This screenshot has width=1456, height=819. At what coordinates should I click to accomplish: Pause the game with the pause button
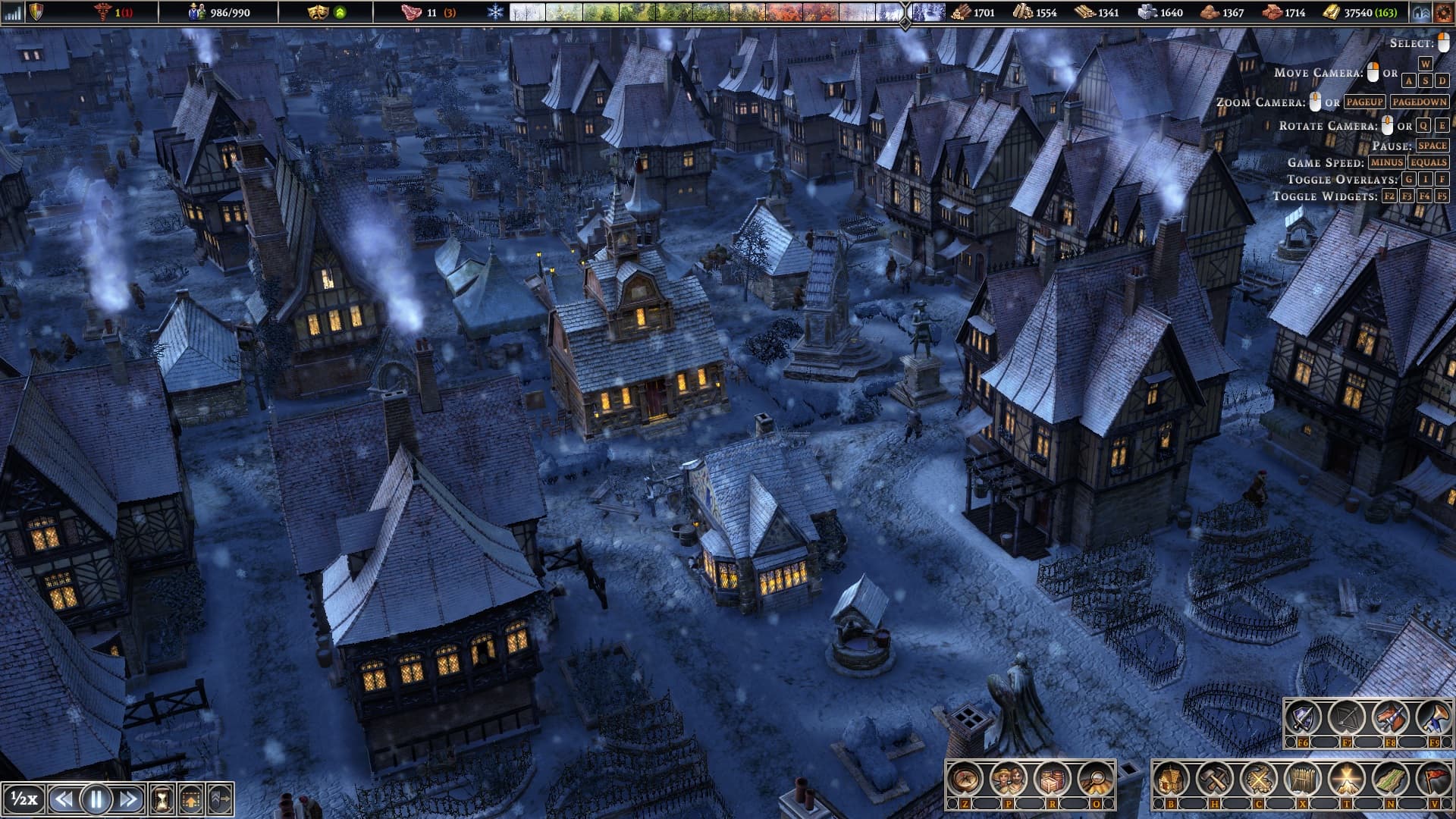tap(96, 799)
